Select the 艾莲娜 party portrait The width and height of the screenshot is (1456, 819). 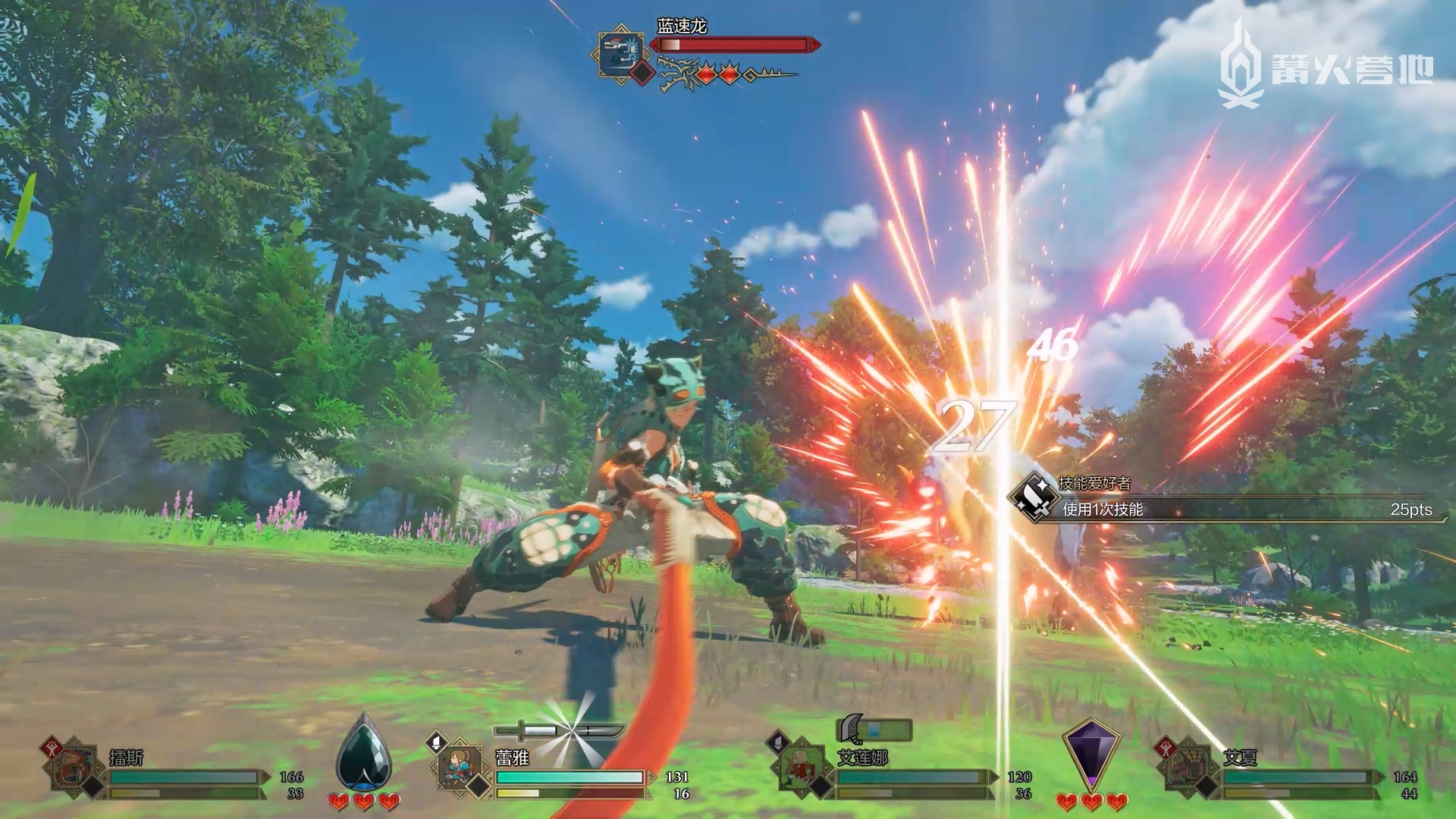[803, 768]
